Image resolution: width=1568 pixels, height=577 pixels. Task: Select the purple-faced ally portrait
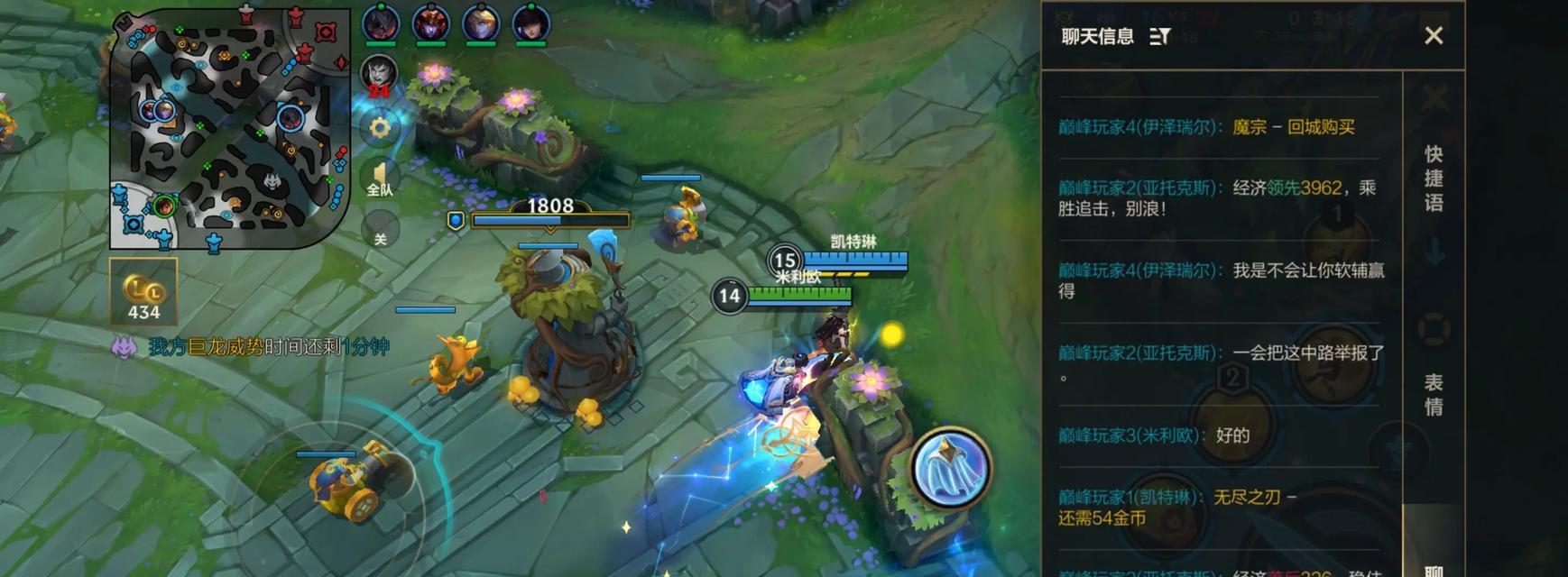pyautogui.click(x=430, y=23)
